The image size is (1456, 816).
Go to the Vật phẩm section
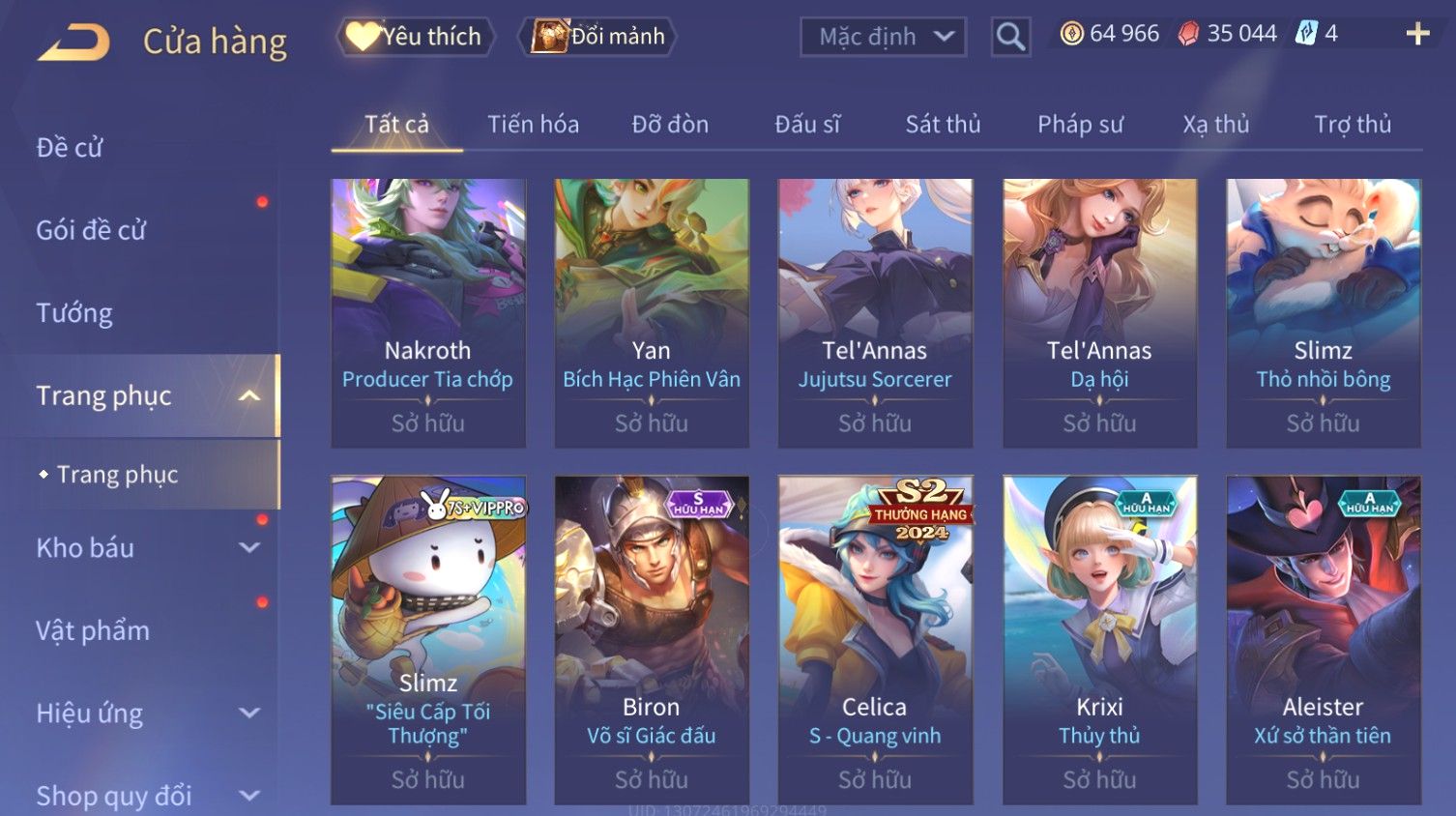pyautogui.click(x=93, y=630)
